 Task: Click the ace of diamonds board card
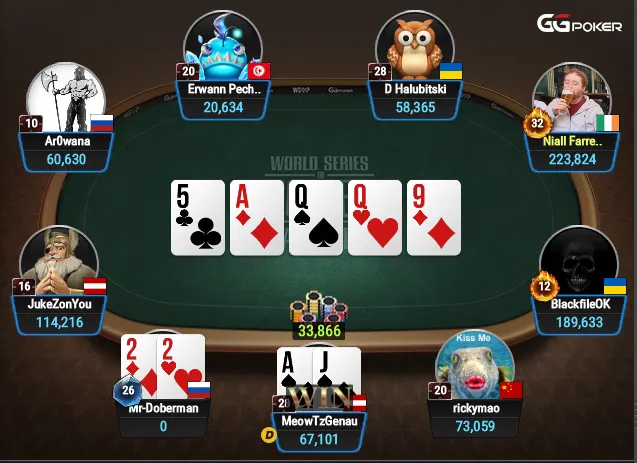pyautogui.click(x=257, y=217)
